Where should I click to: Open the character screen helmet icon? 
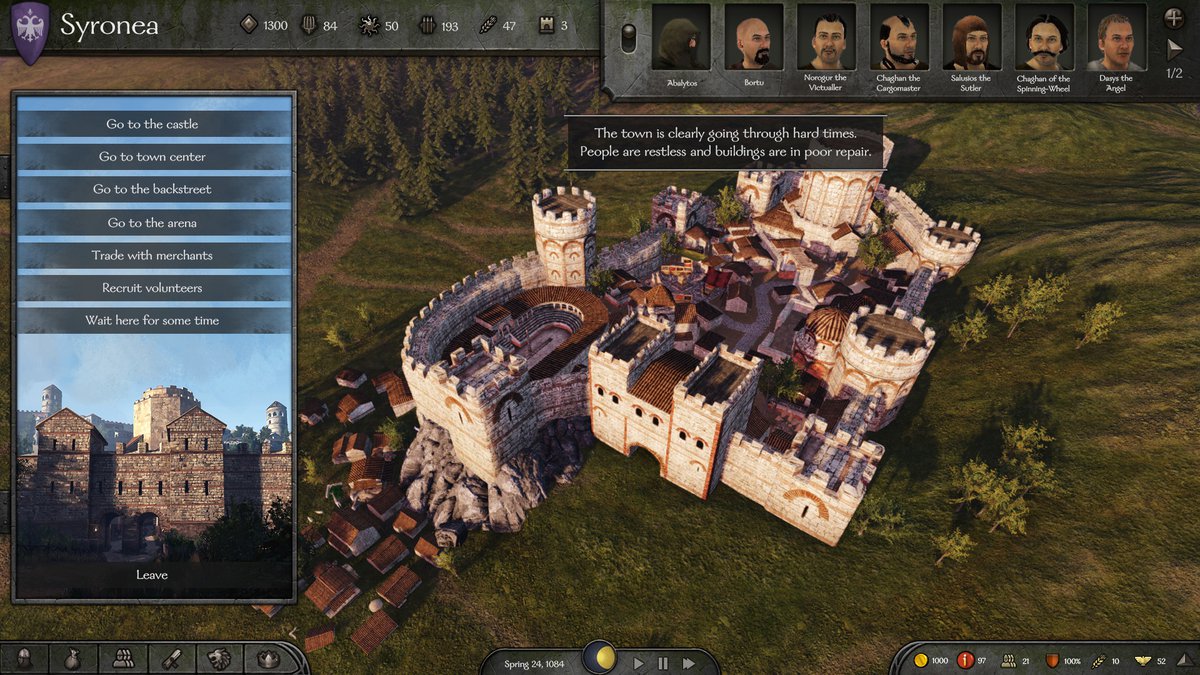click(x=25, y=658)
